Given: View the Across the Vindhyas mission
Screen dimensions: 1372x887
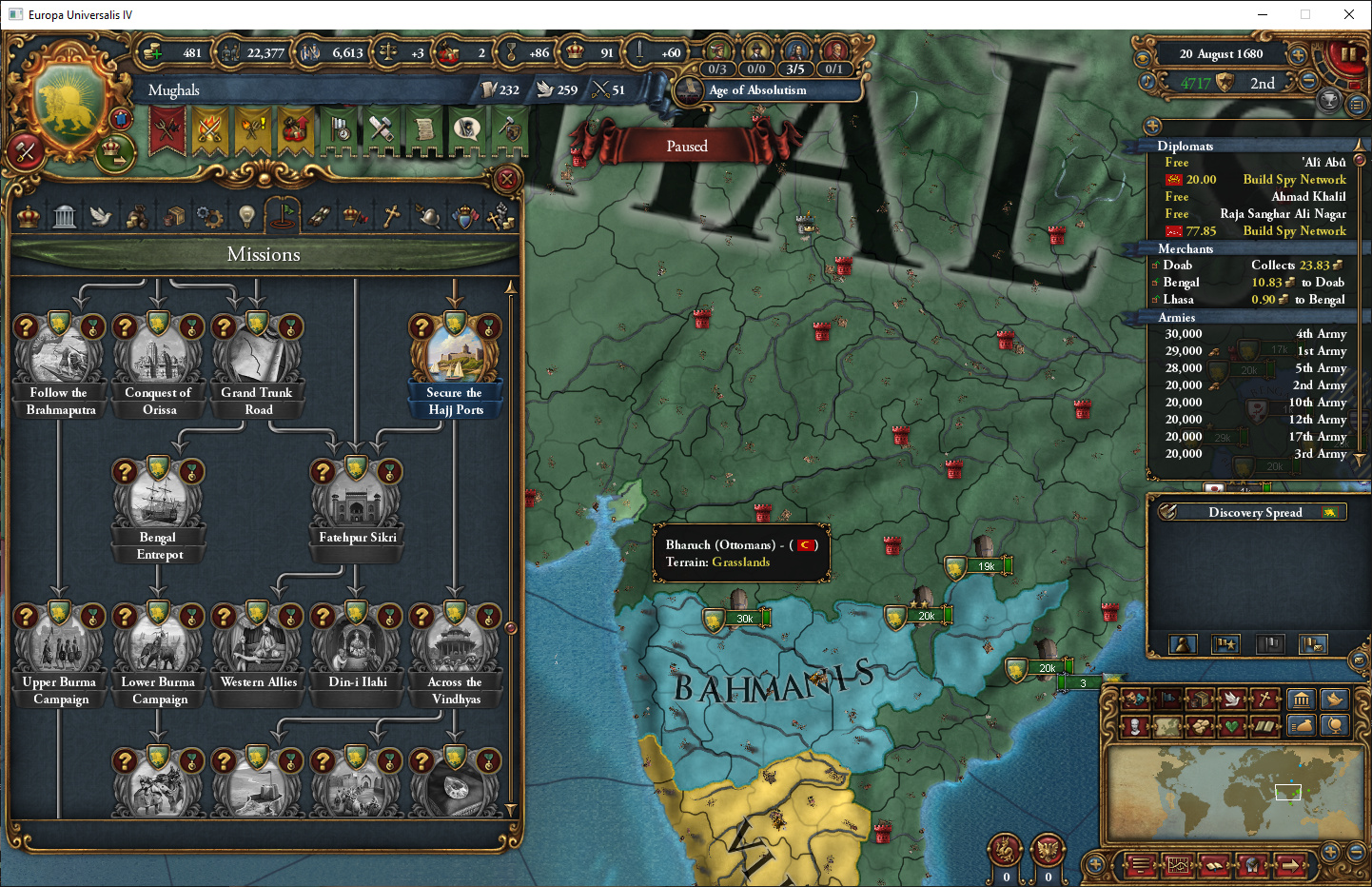Looking at the screenshot, I should pyautogui.click(x=456, y=646).
